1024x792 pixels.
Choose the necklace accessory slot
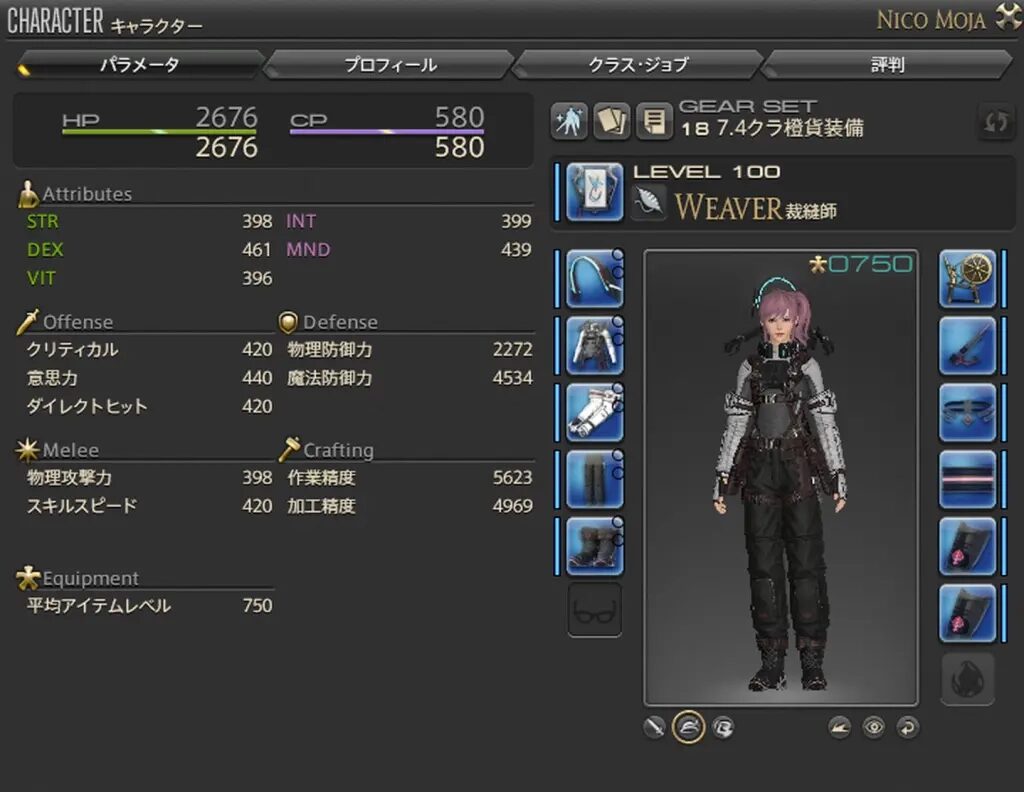[967, 412]
